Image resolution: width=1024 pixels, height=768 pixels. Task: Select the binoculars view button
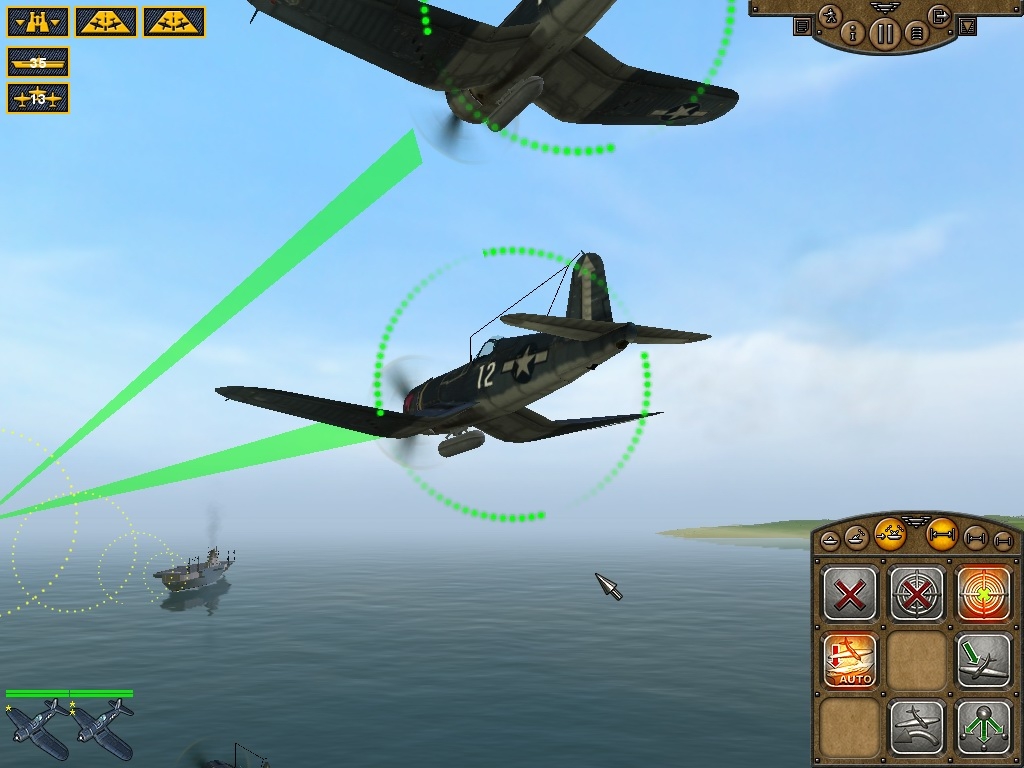point(38,21)
